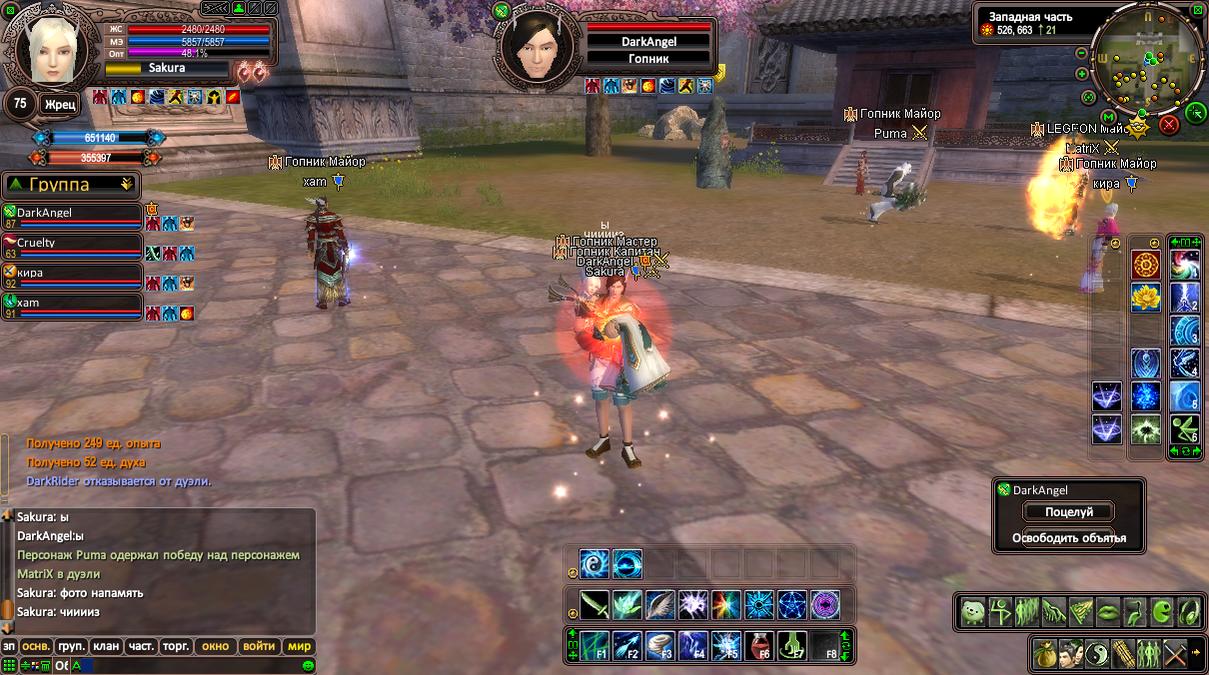Open the inventory bag icon
1209x675 pixels.
point(1045,652)
